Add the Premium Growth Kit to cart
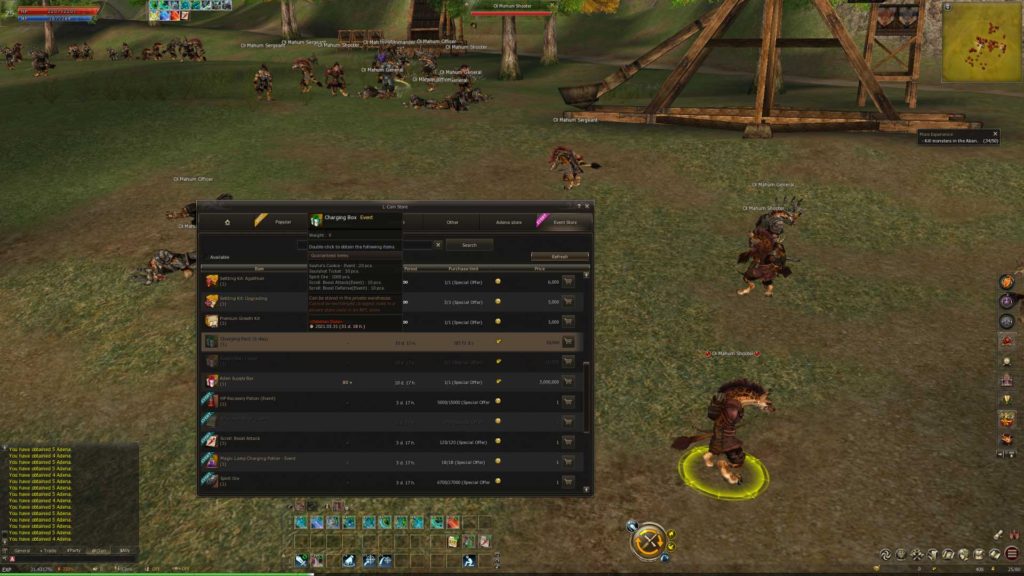The image size is (1024, 576). [568, 321]
